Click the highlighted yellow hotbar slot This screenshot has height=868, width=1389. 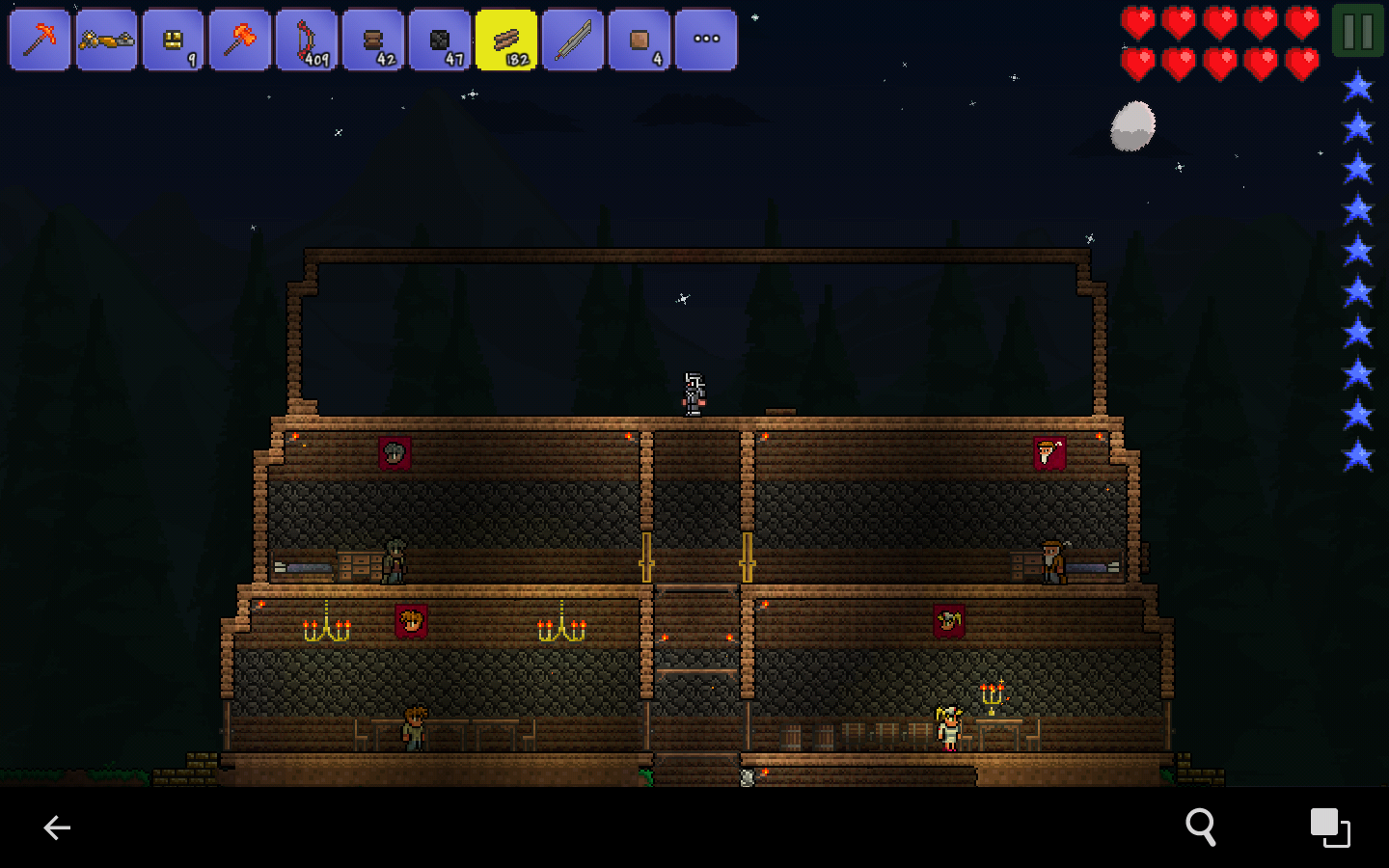[505, 40]
